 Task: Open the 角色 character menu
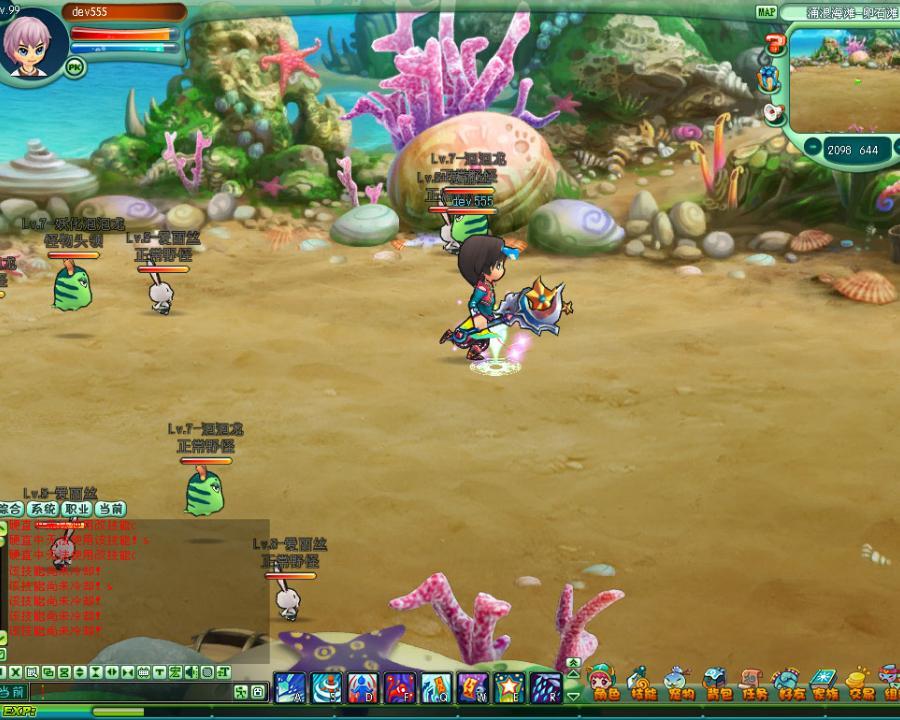pyautogui.click(x=606, y=685)
